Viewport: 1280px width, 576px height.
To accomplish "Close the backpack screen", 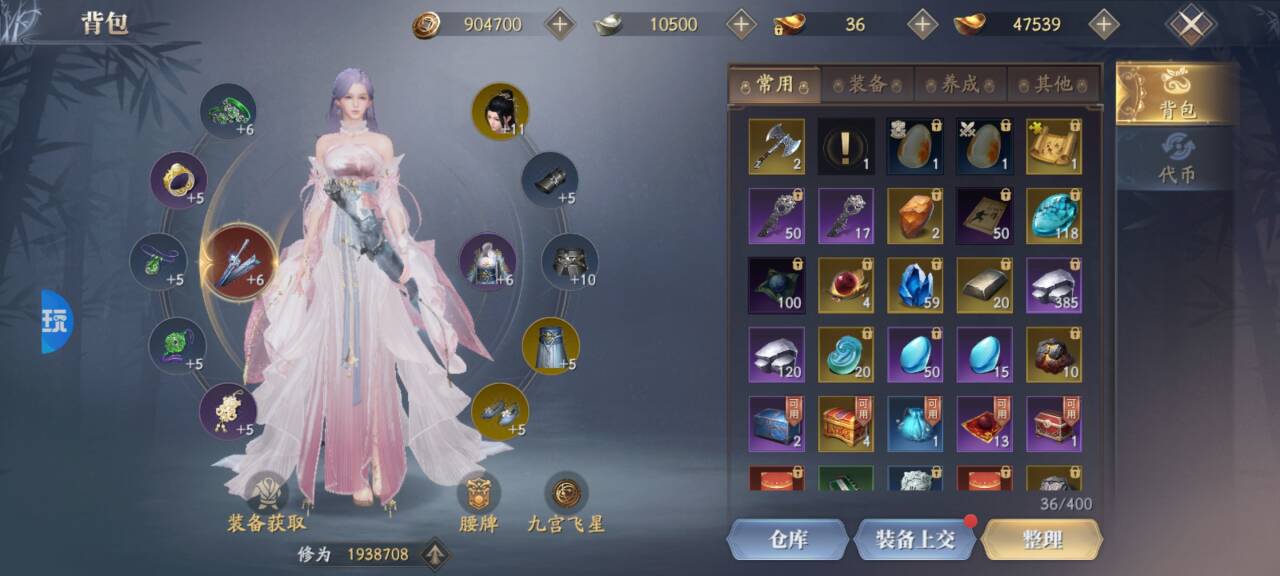I will [x=1190, y=25].
